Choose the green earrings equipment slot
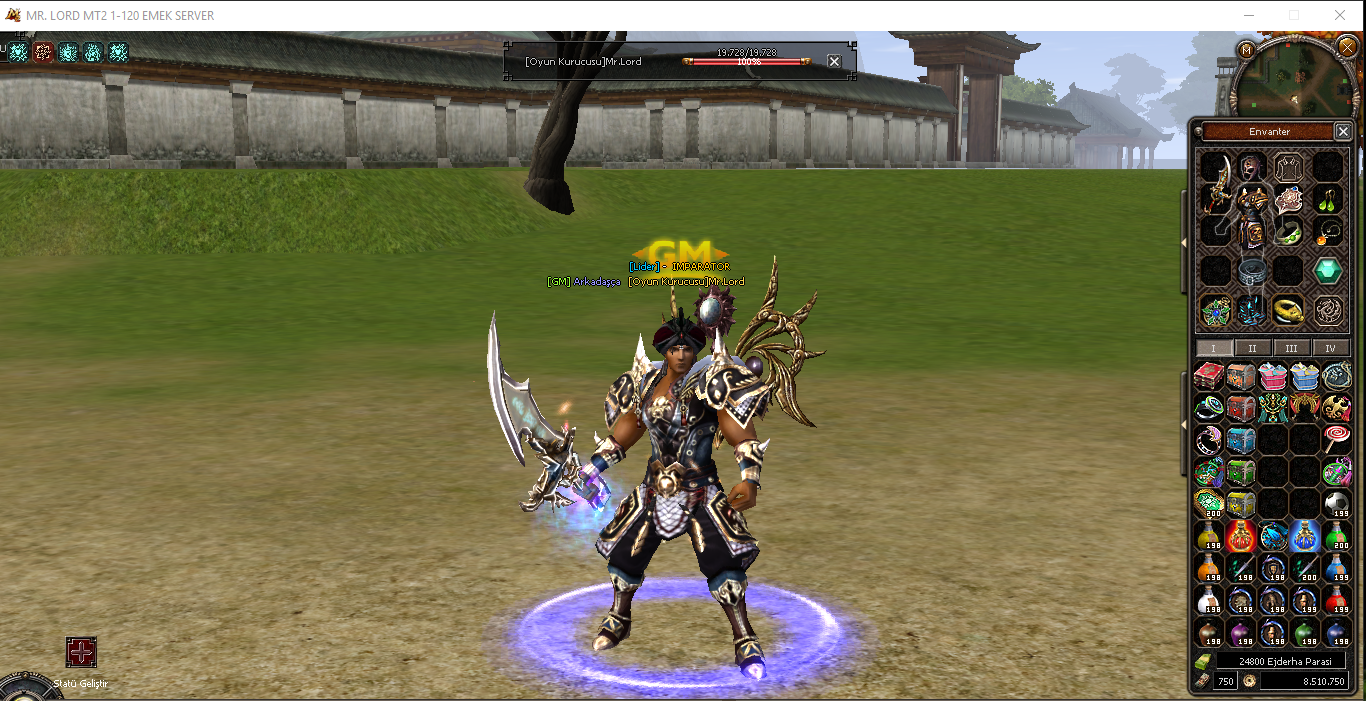The image size is (1366, 701). pos(1328,199)
